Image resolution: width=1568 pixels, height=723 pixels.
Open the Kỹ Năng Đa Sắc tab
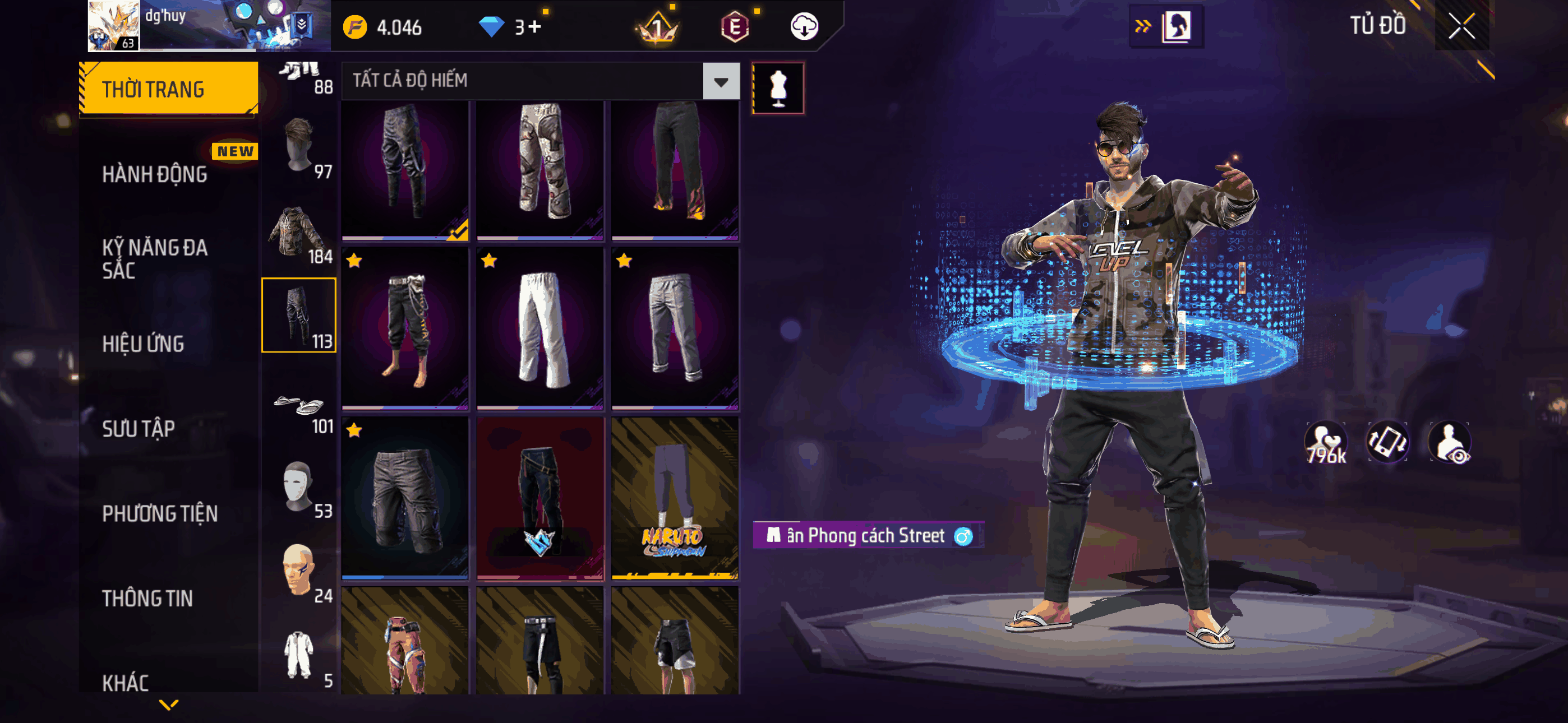[155, 258]
